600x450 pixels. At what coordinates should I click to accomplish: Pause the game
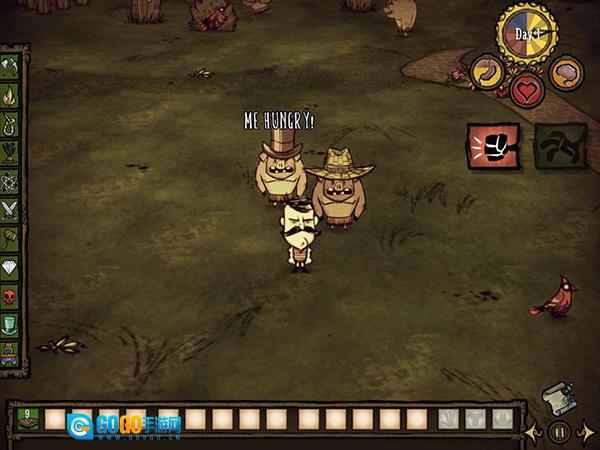pos(560,433)
